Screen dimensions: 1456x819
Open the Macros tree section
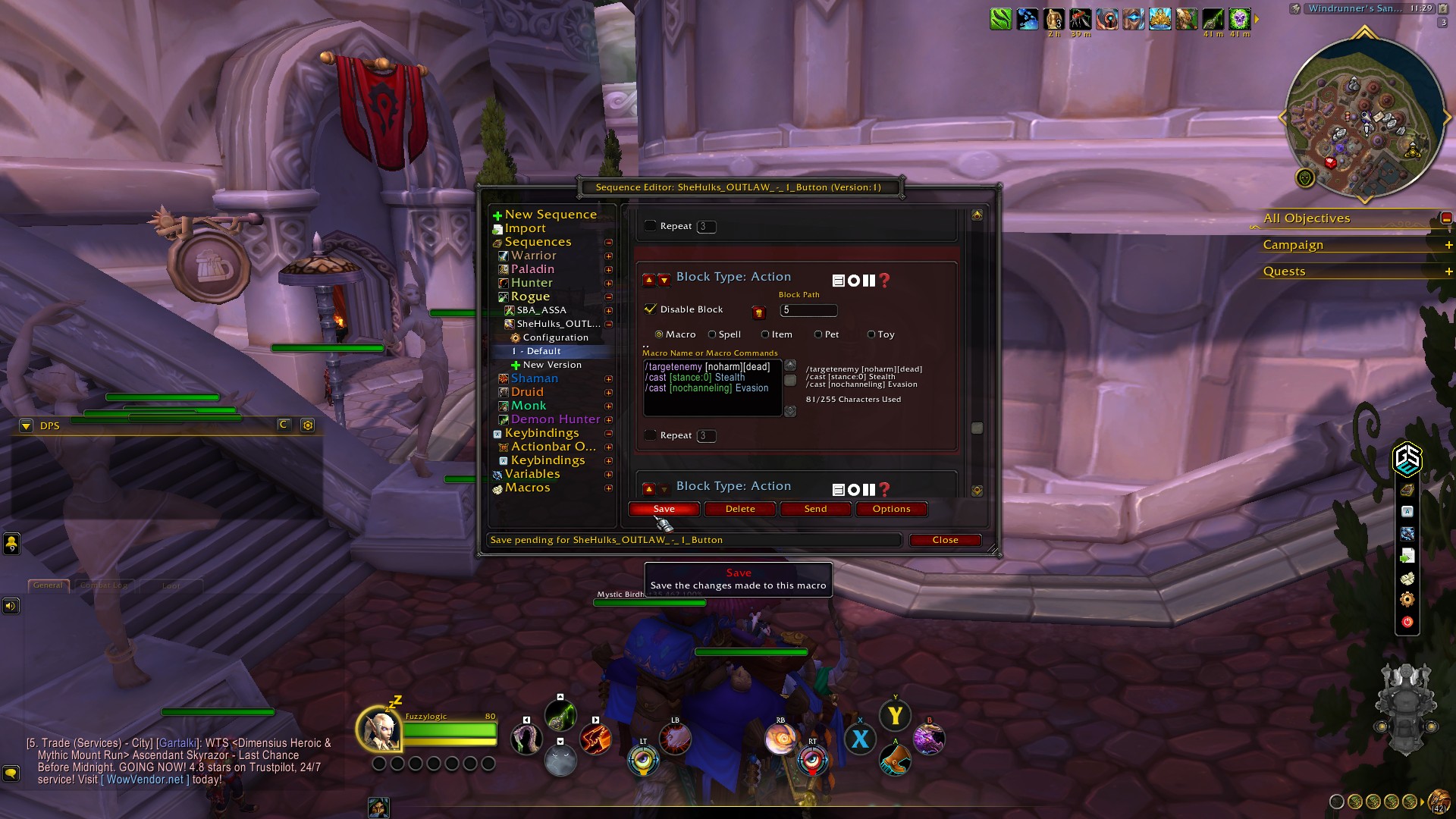coord(527,488)
